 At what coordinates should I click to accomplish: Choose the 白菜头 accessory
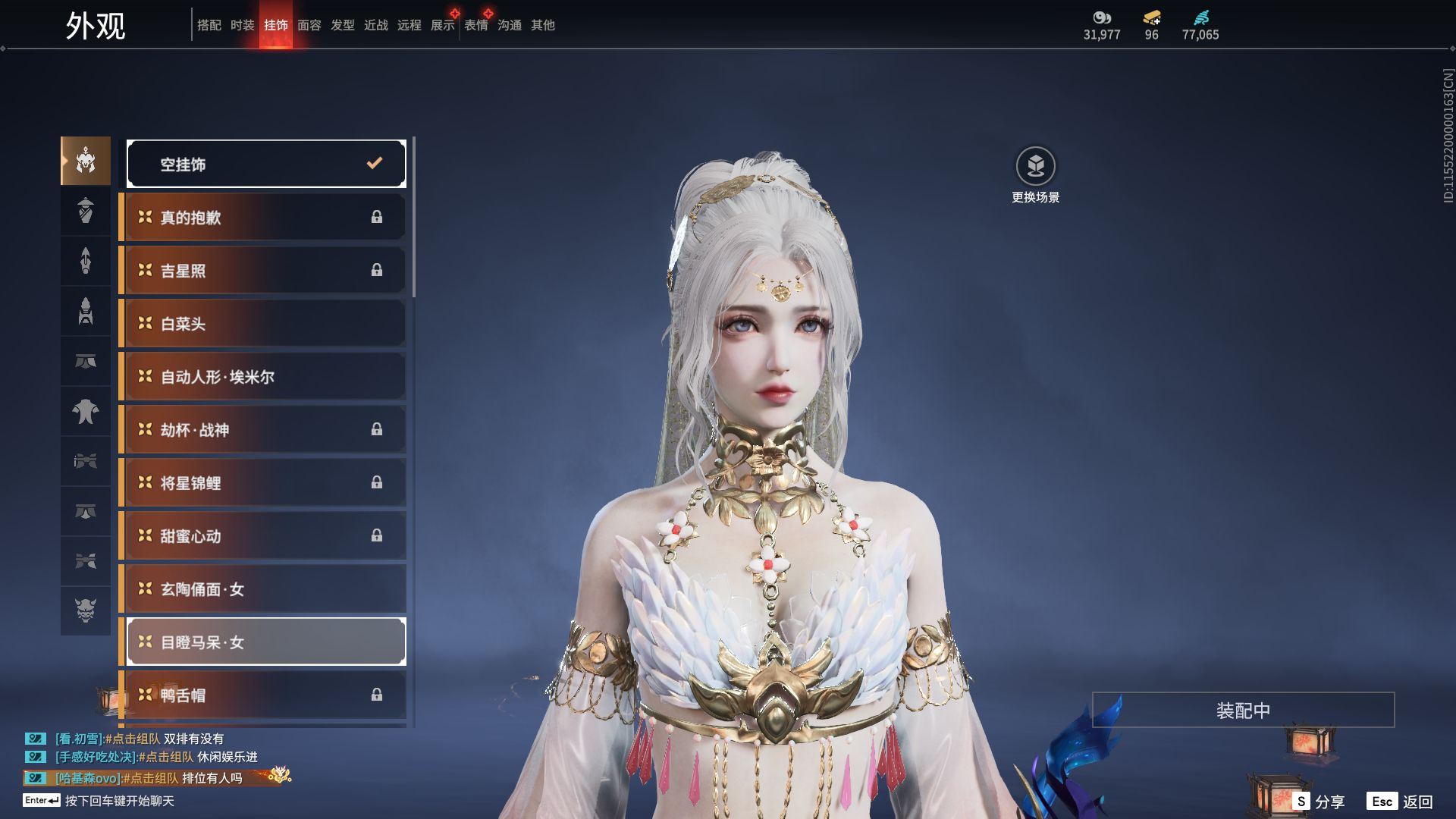click(263, 324)
